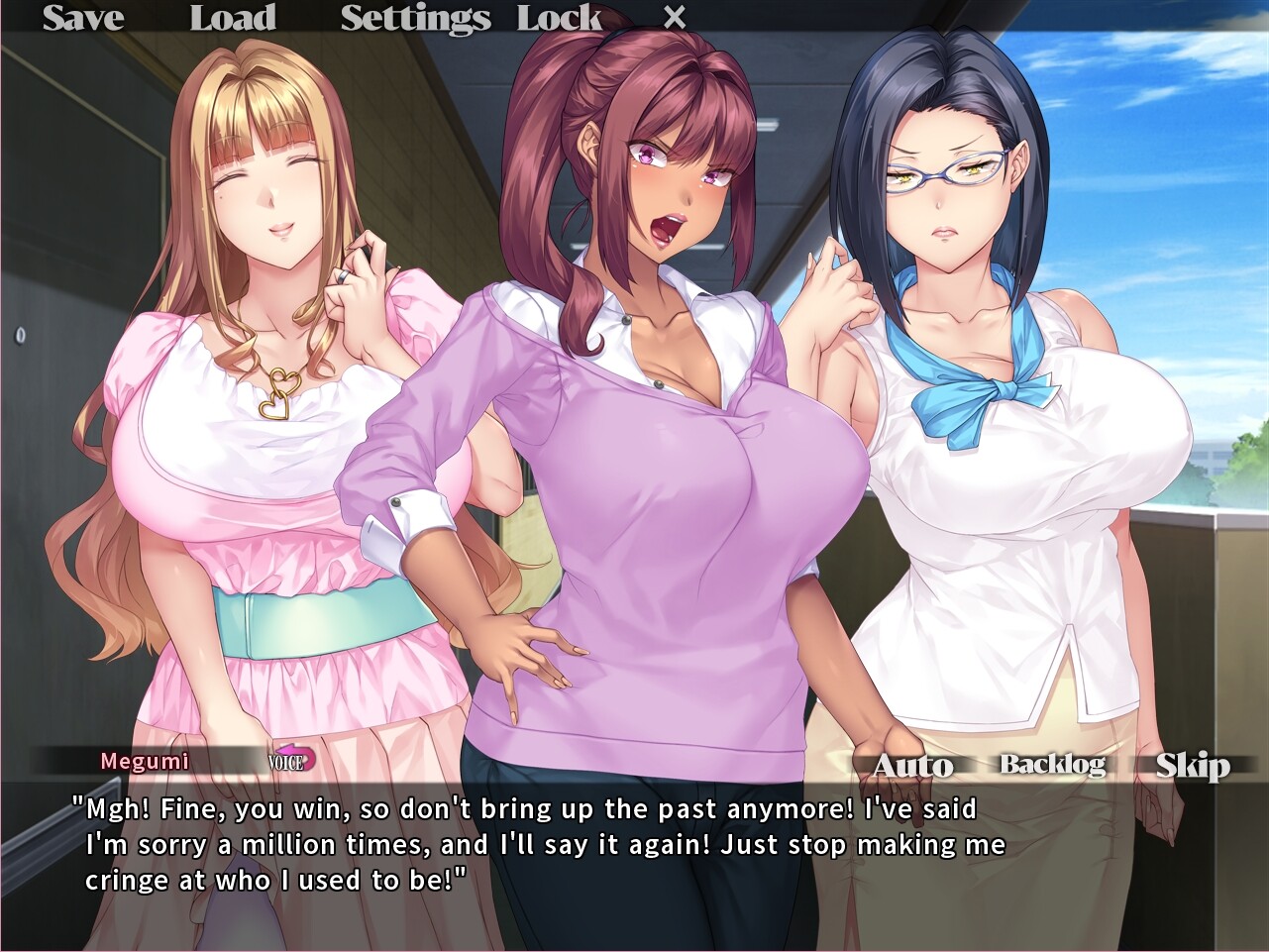Load a previously saved game
1269x952 pixels.
(233, 17)
